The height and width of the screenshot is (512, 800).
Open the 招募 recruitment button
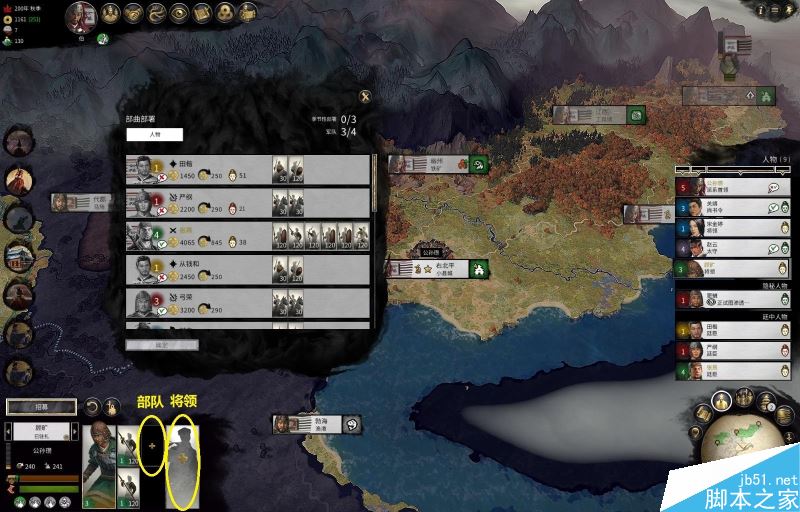(x=41, y=407)
